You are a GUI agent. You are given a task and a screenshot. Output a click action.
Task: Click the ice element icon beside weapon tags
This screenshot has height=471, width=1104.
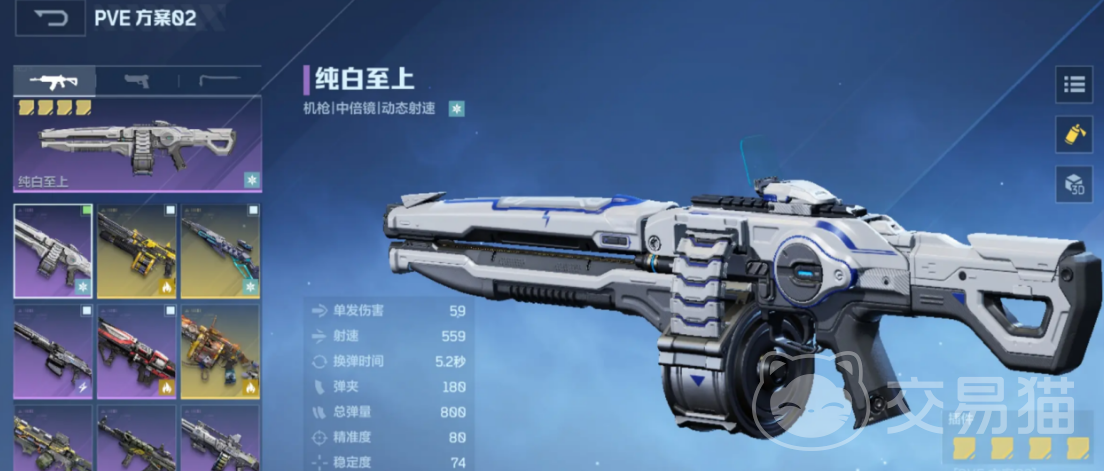tap(456, 108)
